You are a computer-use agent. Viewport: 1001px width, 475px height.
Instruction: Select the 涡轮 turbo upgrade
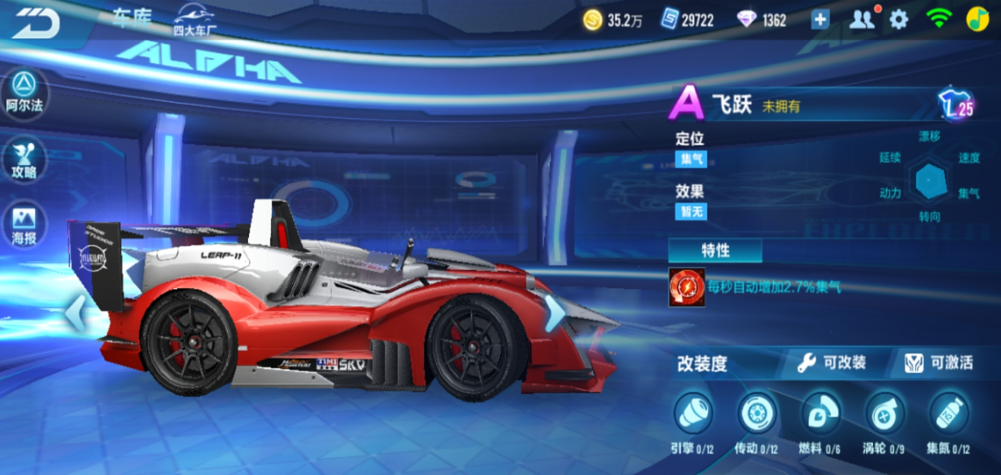885,413
